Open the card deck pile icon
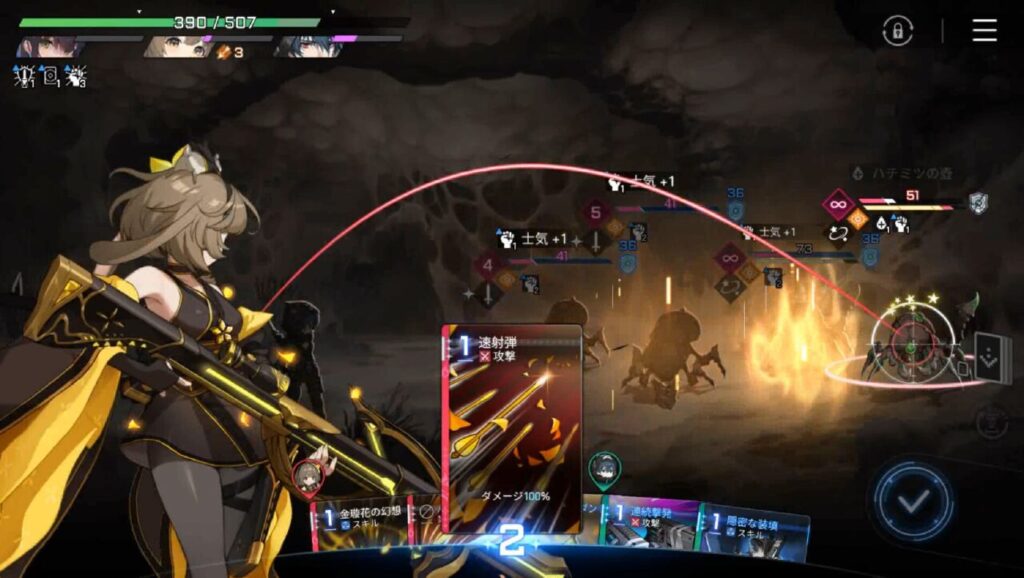The image size is (1024, 578). click(990, 357)
